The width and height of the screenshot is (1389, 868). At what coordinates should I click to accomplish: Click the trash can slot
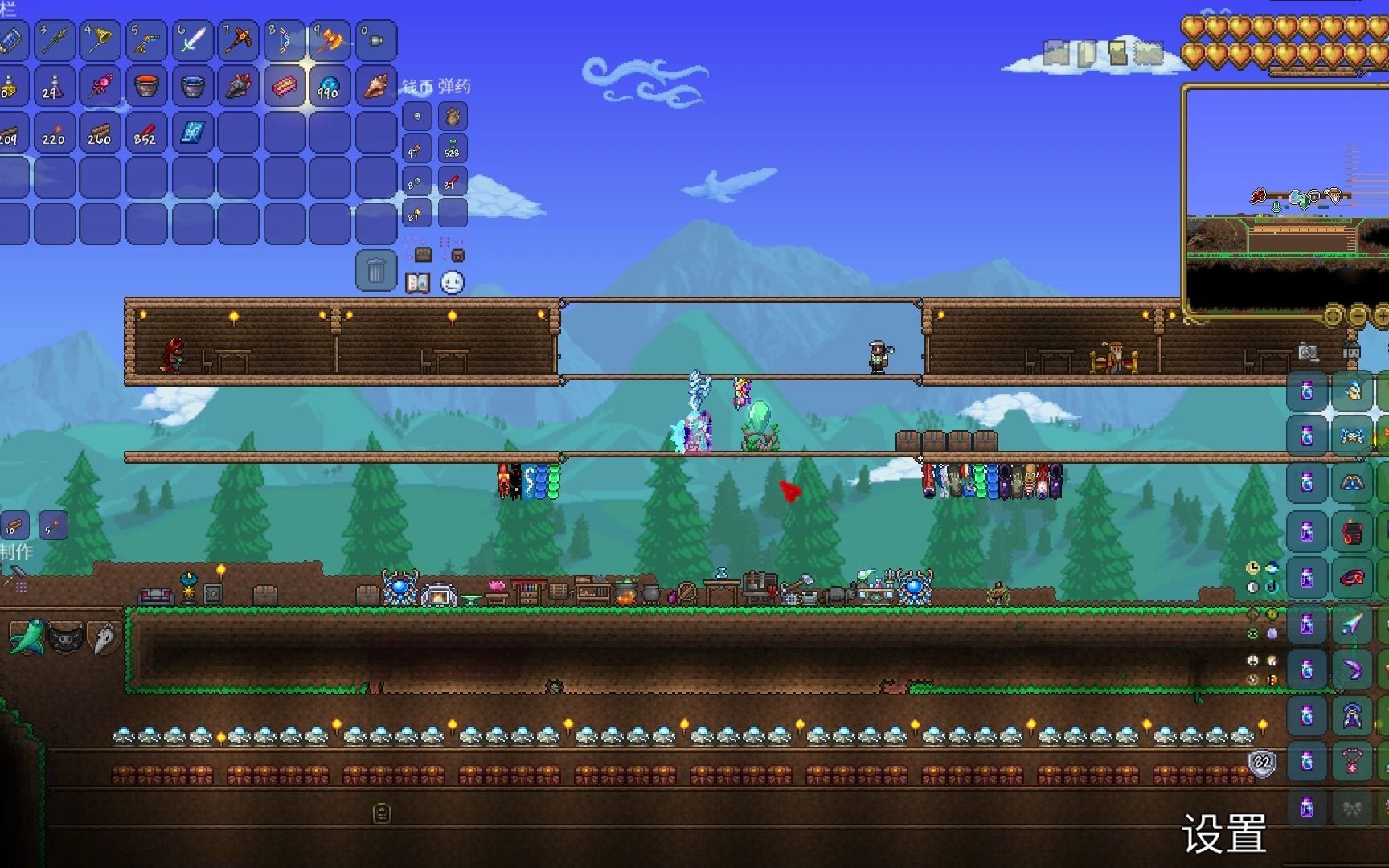[375, 271]
